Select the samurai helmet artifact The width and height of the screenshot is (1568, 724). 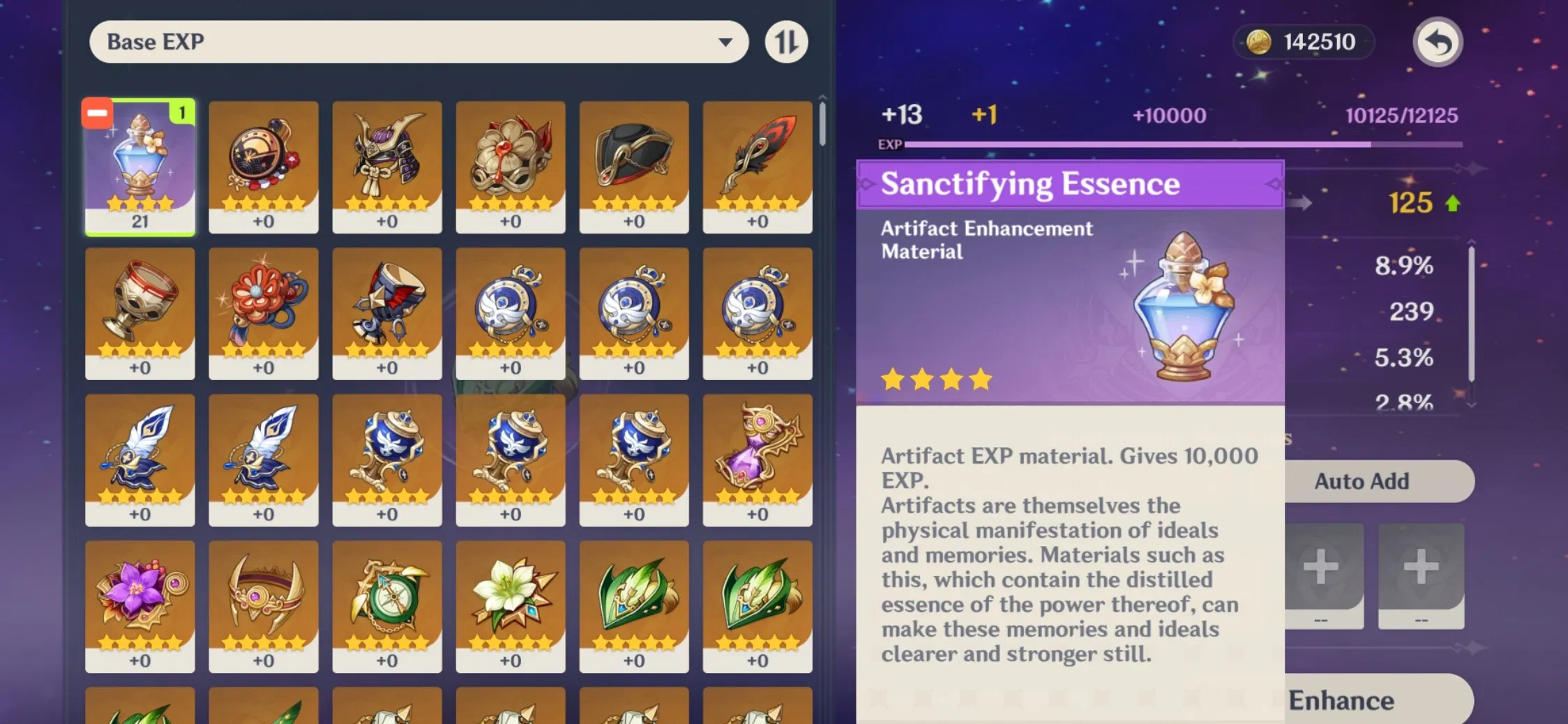click(x=387, y=167)
